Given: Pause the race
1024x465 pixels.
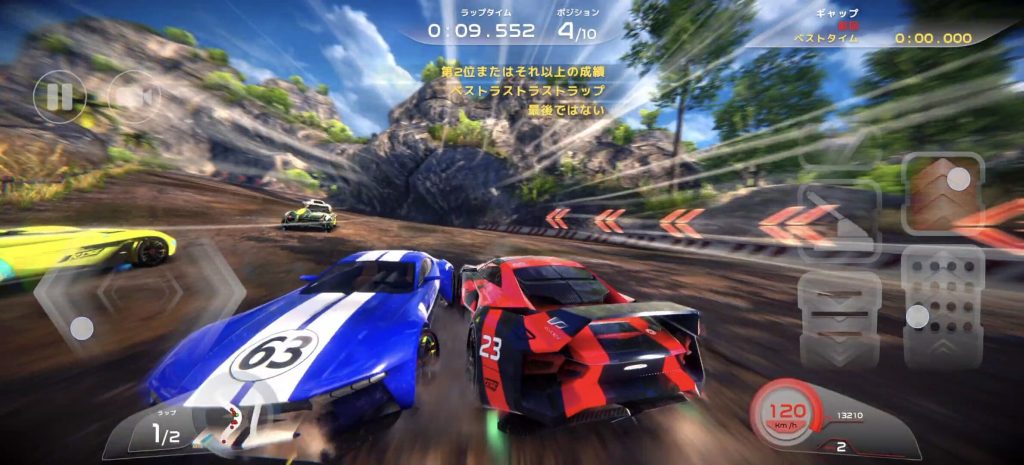Looking at the screenshot, I should pos(59,97).
